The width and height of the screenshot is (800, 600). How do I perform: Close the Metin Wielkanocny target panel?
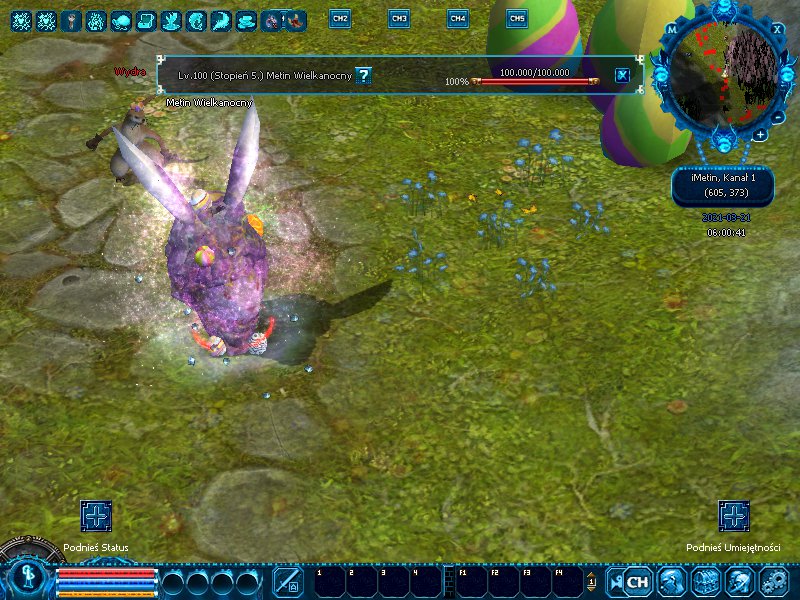(x=622, y=75)
